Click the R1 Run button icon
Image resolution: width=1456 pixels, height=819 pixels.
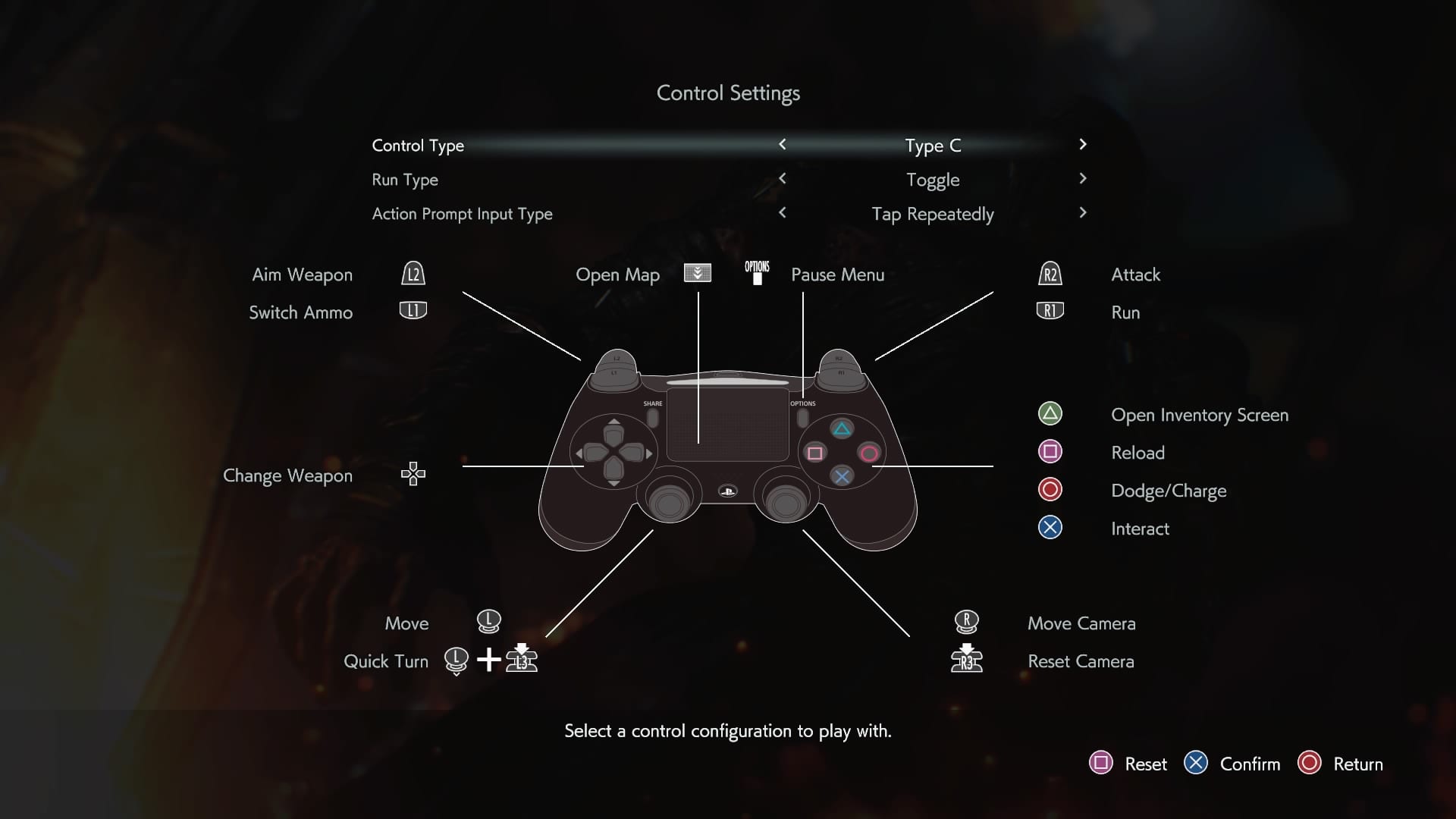tap(1050, 311)
